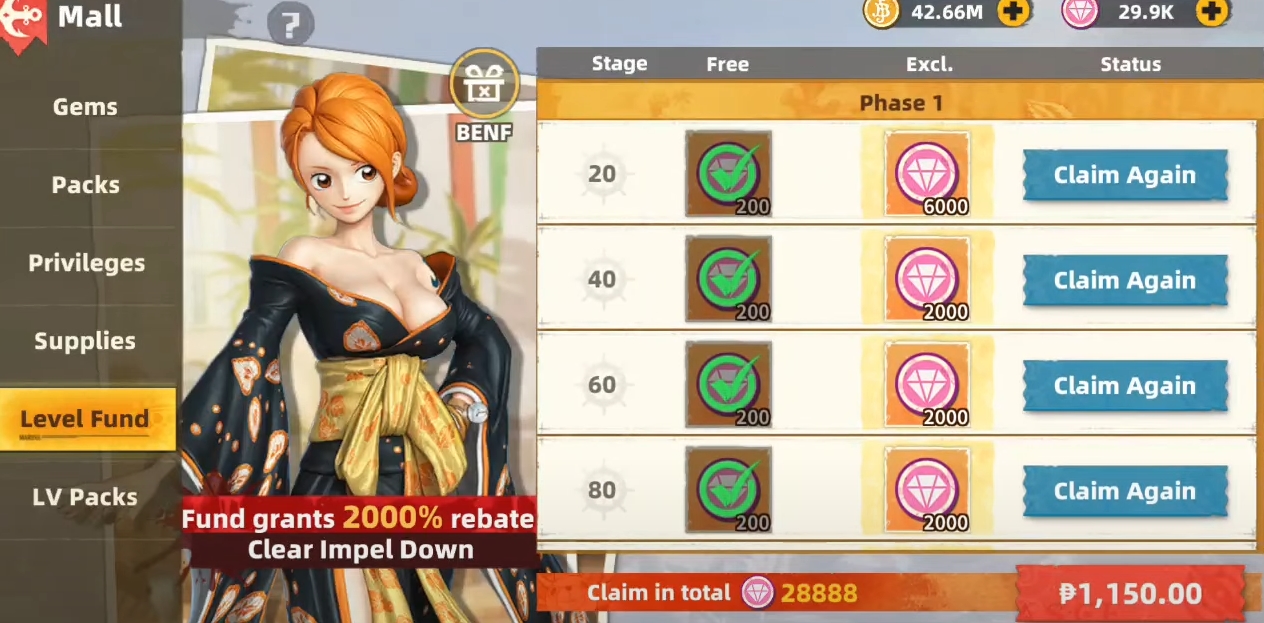Open the Gems shop category
The height and width of the screenshot is (623, 1264).
click(x=85, y=107)
